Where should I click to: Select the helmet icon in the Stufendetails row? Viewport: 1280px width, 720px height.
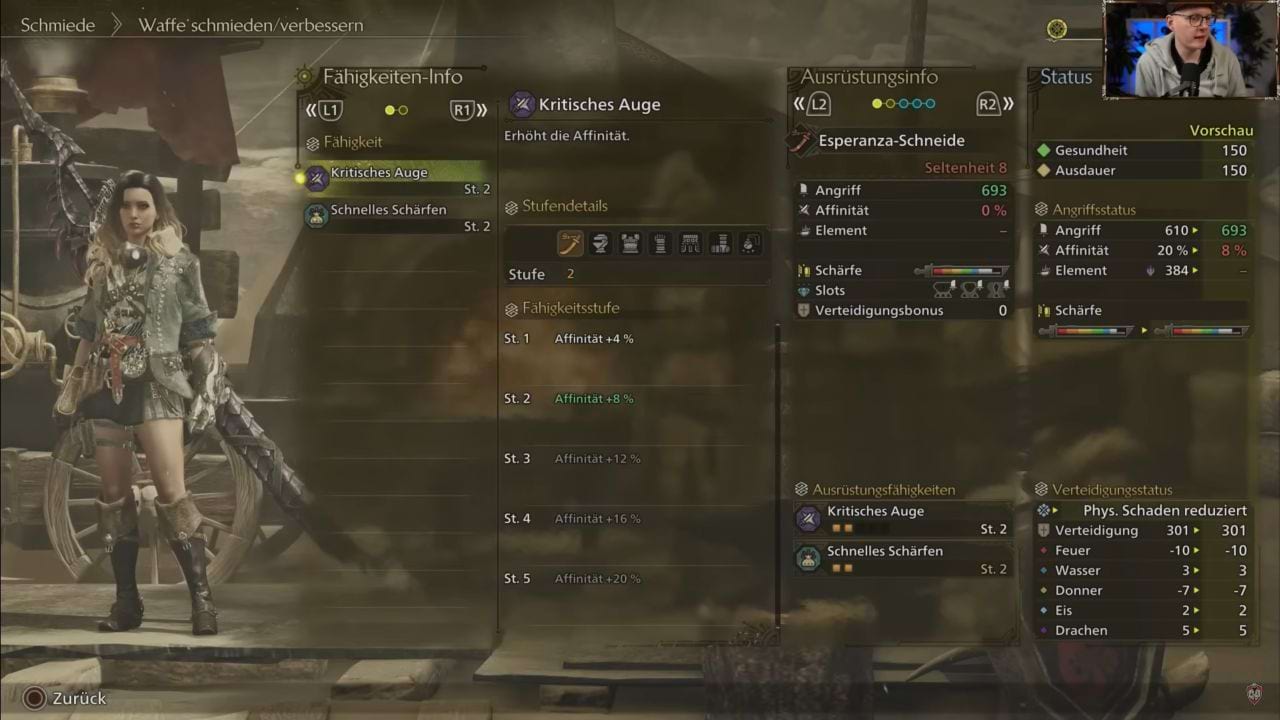pyautogui.click(x=601, y=243)
